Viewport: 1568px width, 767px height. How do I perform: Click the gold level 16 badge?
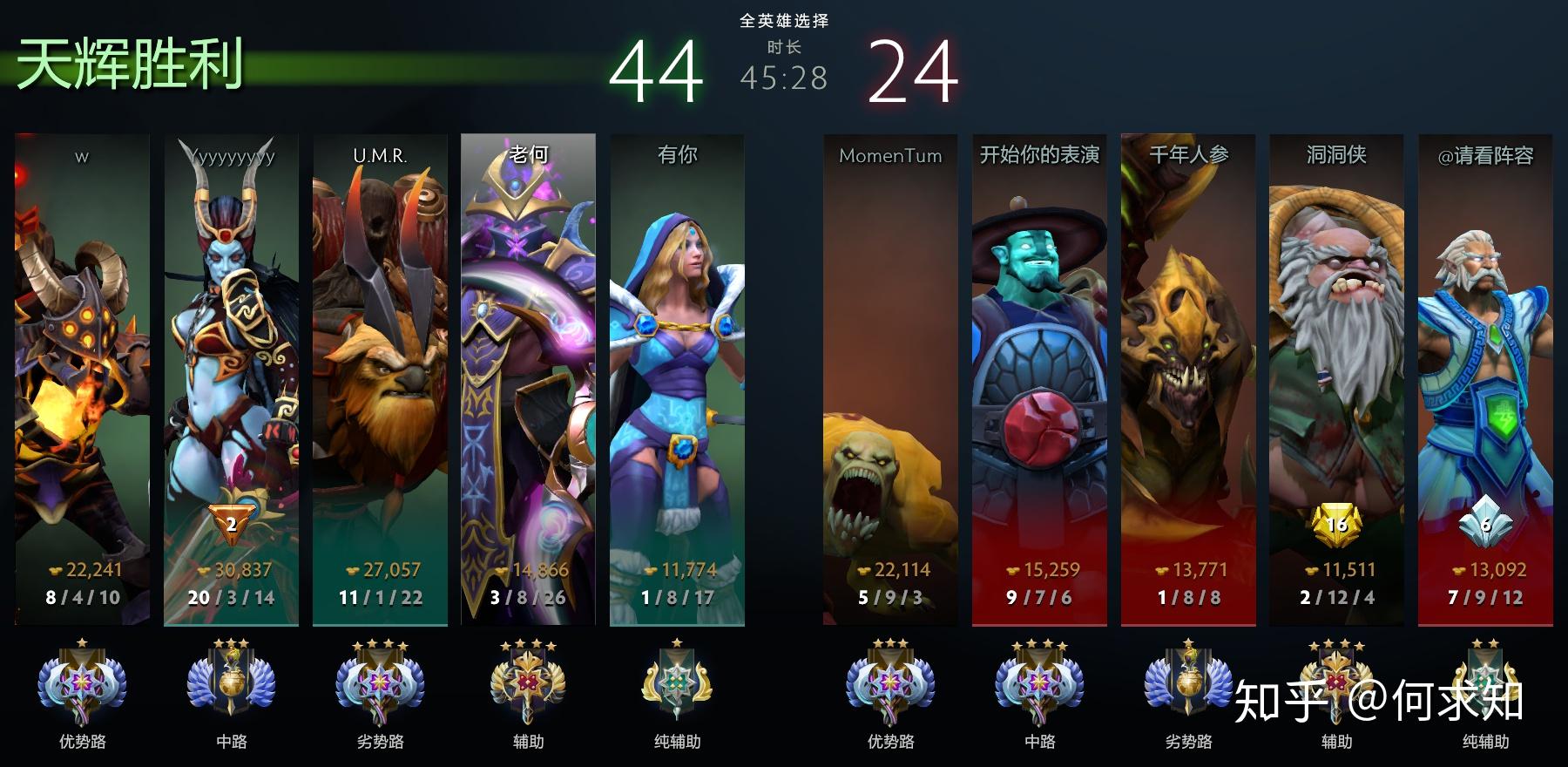(1336, 524)
